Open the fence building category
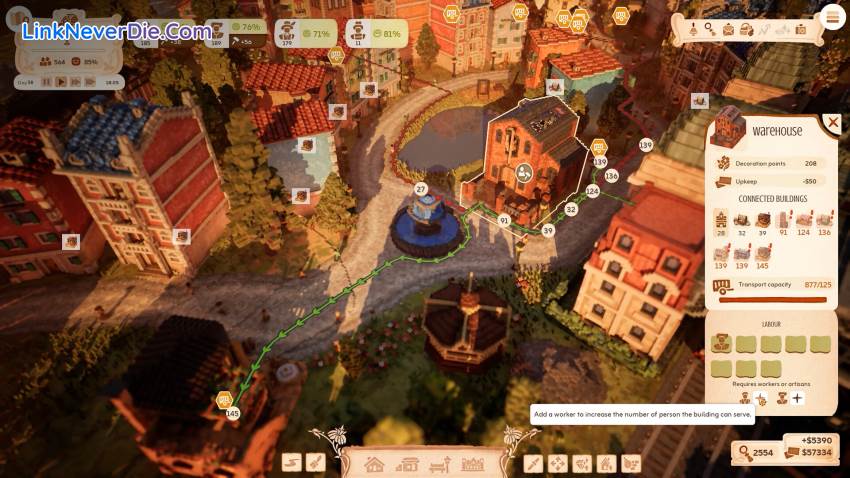 click(472, 464)
